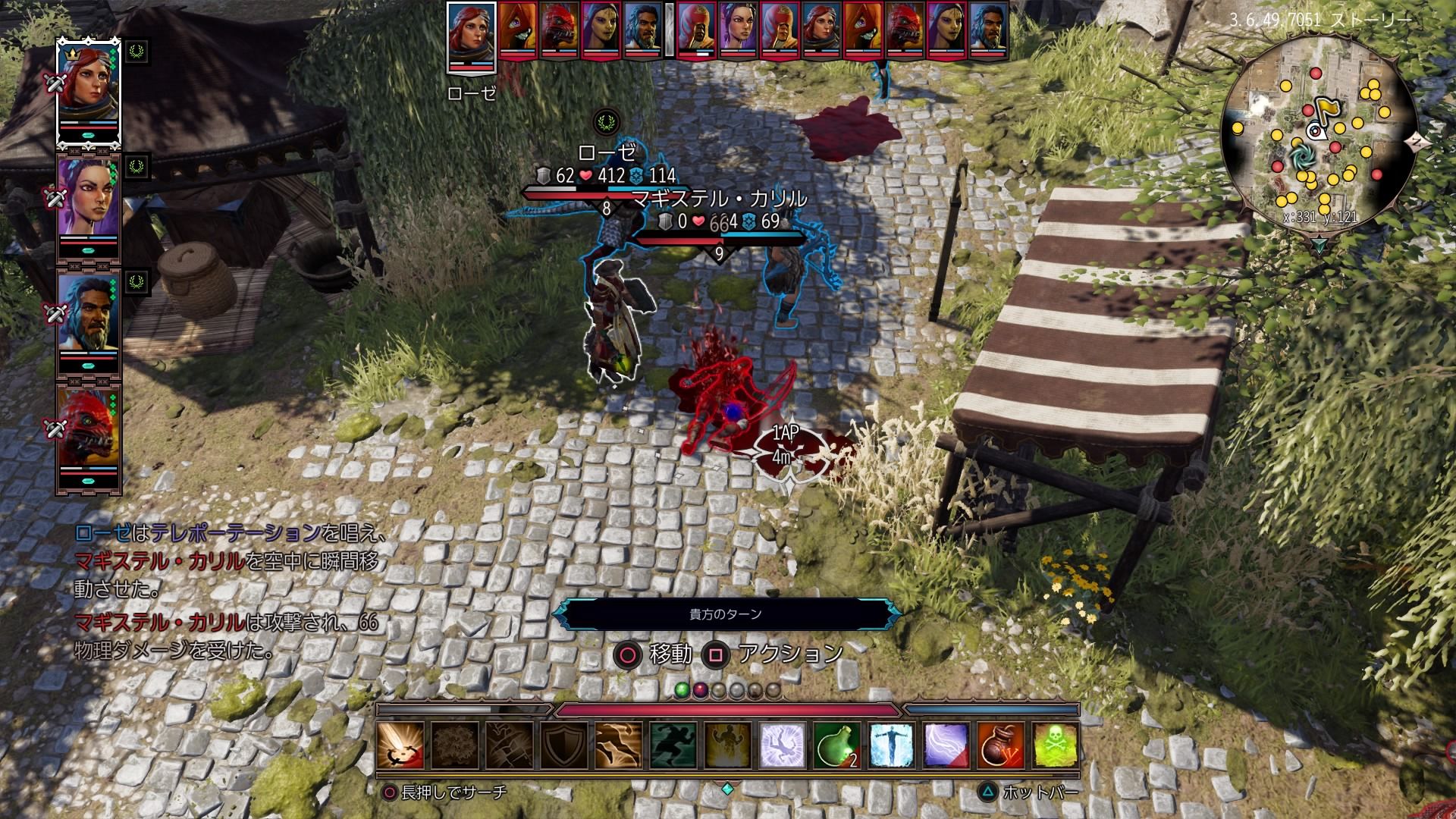Click the active ローゼ portrait in turn order
The height and width of the screenshot is (819, 1456).
[x=471, y=34]
